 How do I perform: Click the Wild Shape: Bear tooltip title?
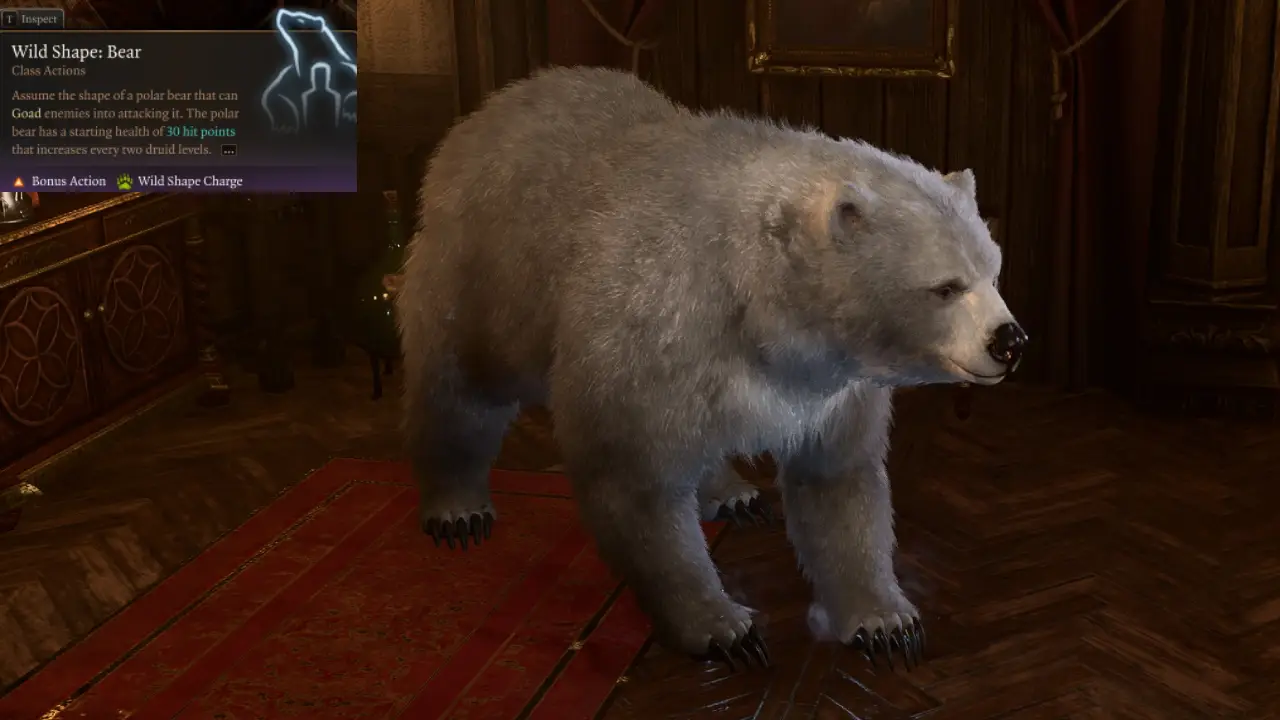(x=76, y=51)
